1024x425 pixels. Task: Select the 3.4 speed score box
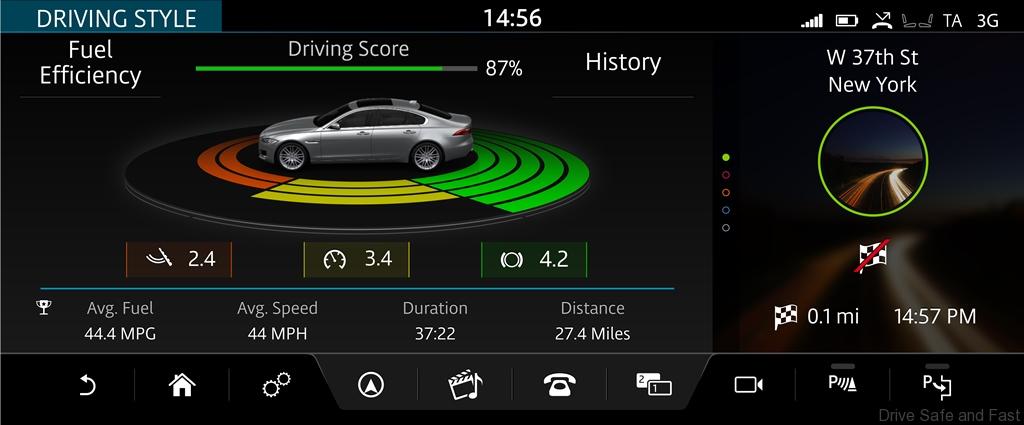coord(357,260)
